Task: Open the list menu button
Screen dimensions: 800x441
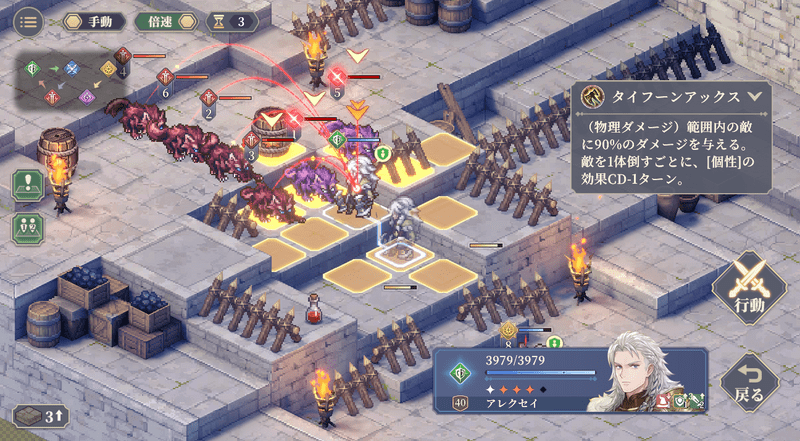Action: pos(28,20)
